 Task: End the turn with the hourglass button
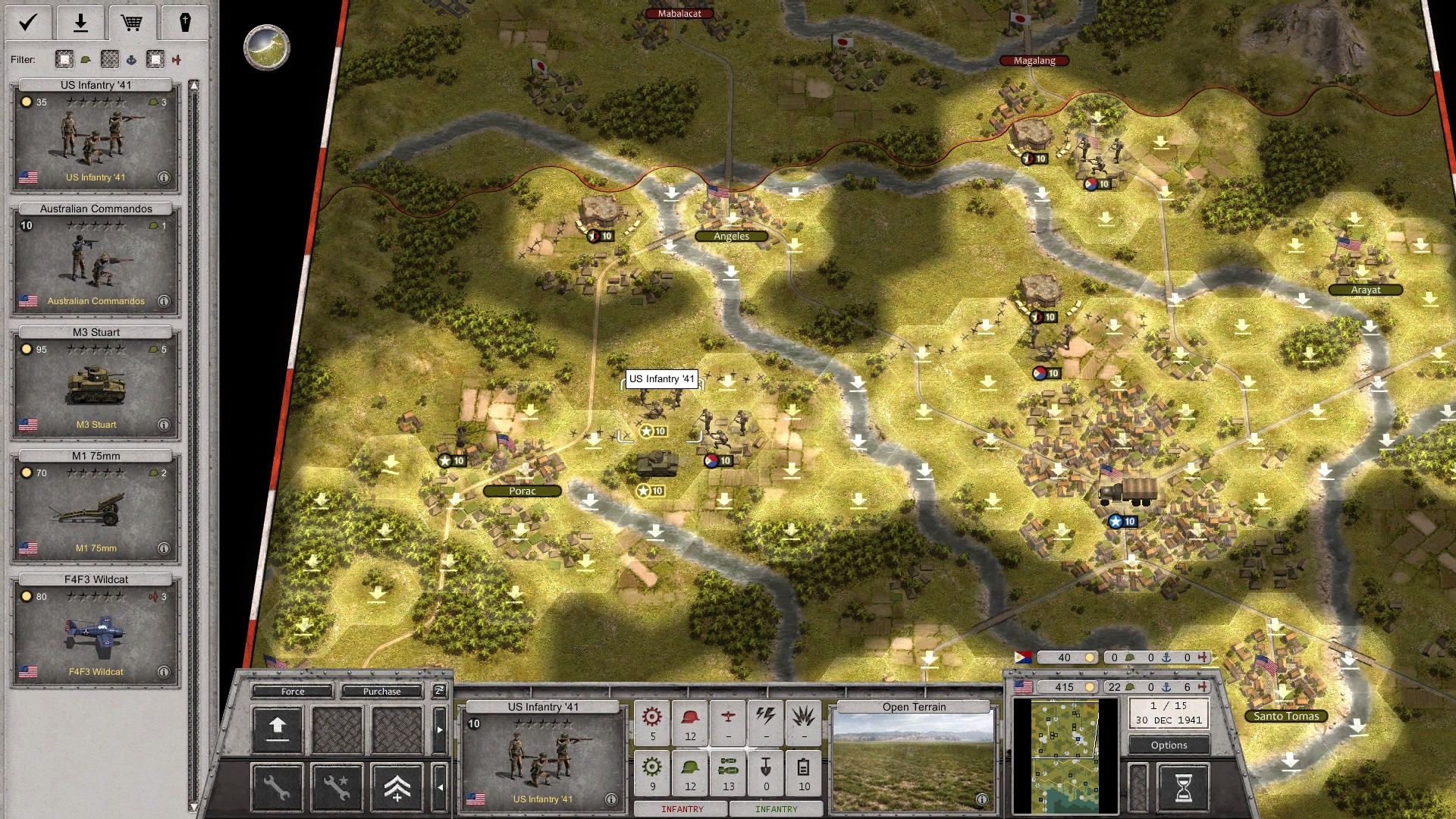[x=1183, y=788]
